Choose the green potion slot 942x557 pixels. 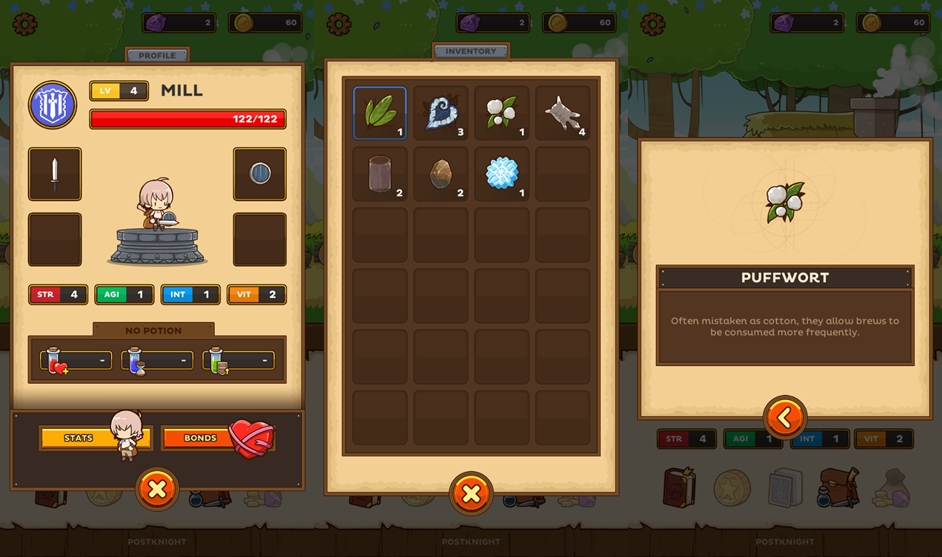click(x=238, y=360)
